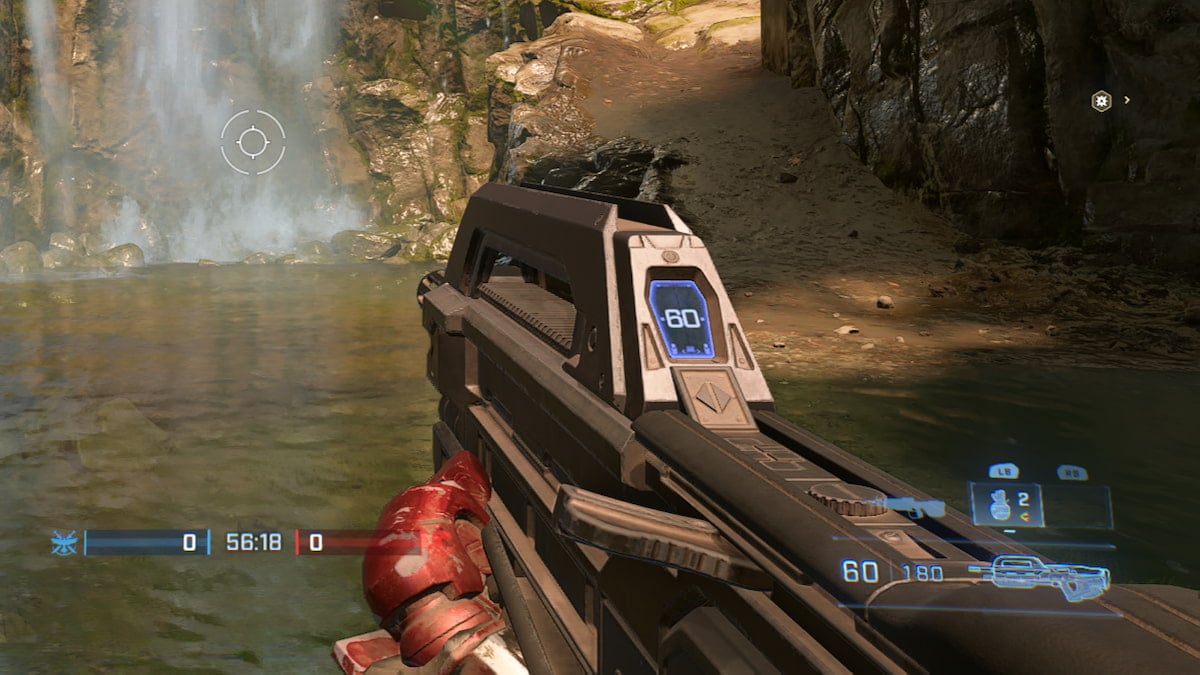Switch to the secondary sidearm weapon icon
1200x675 pixels.
[x=913, y=508]
